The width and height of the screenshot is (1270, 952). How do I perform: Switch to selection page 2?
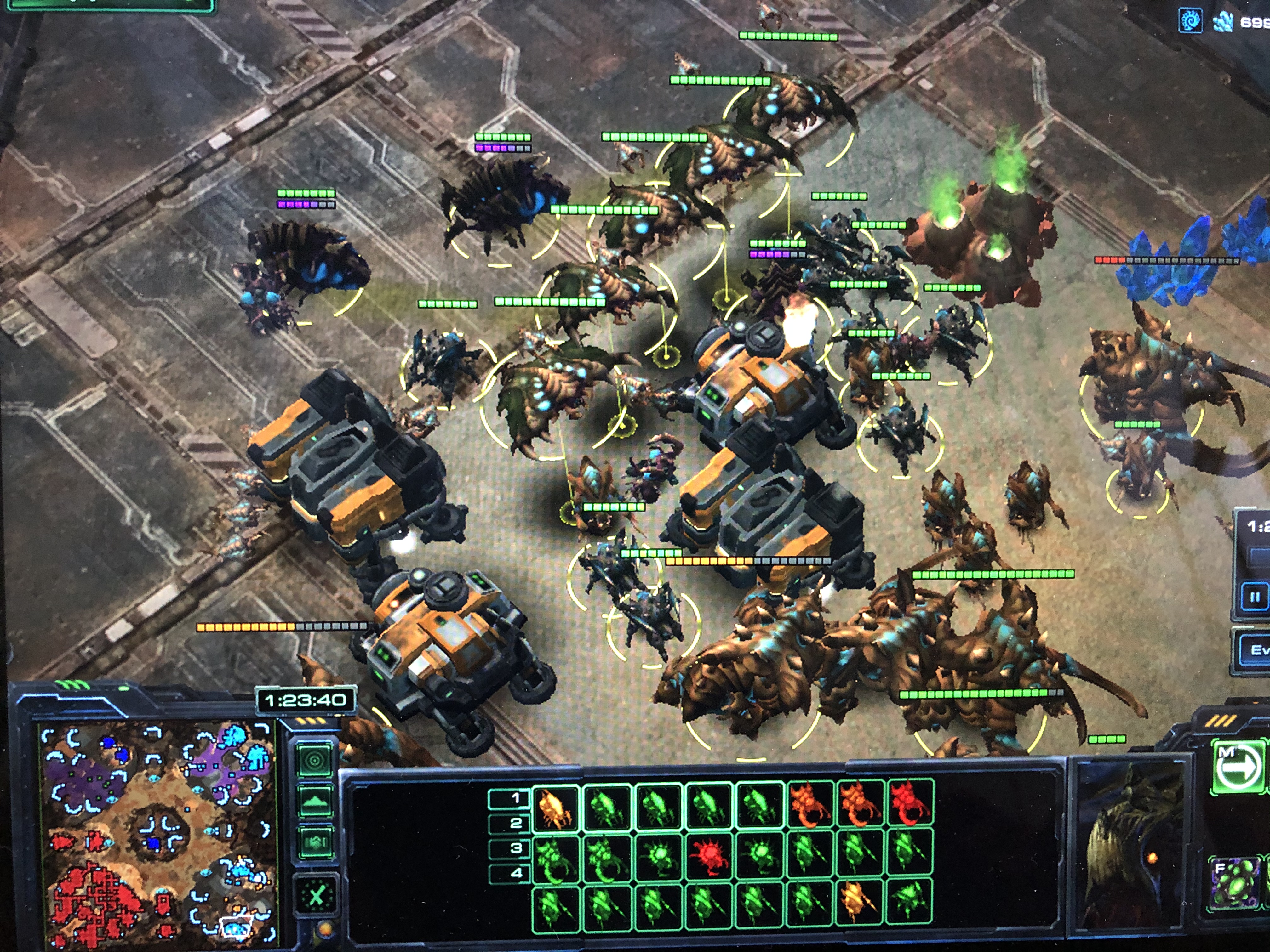[509, 823]
